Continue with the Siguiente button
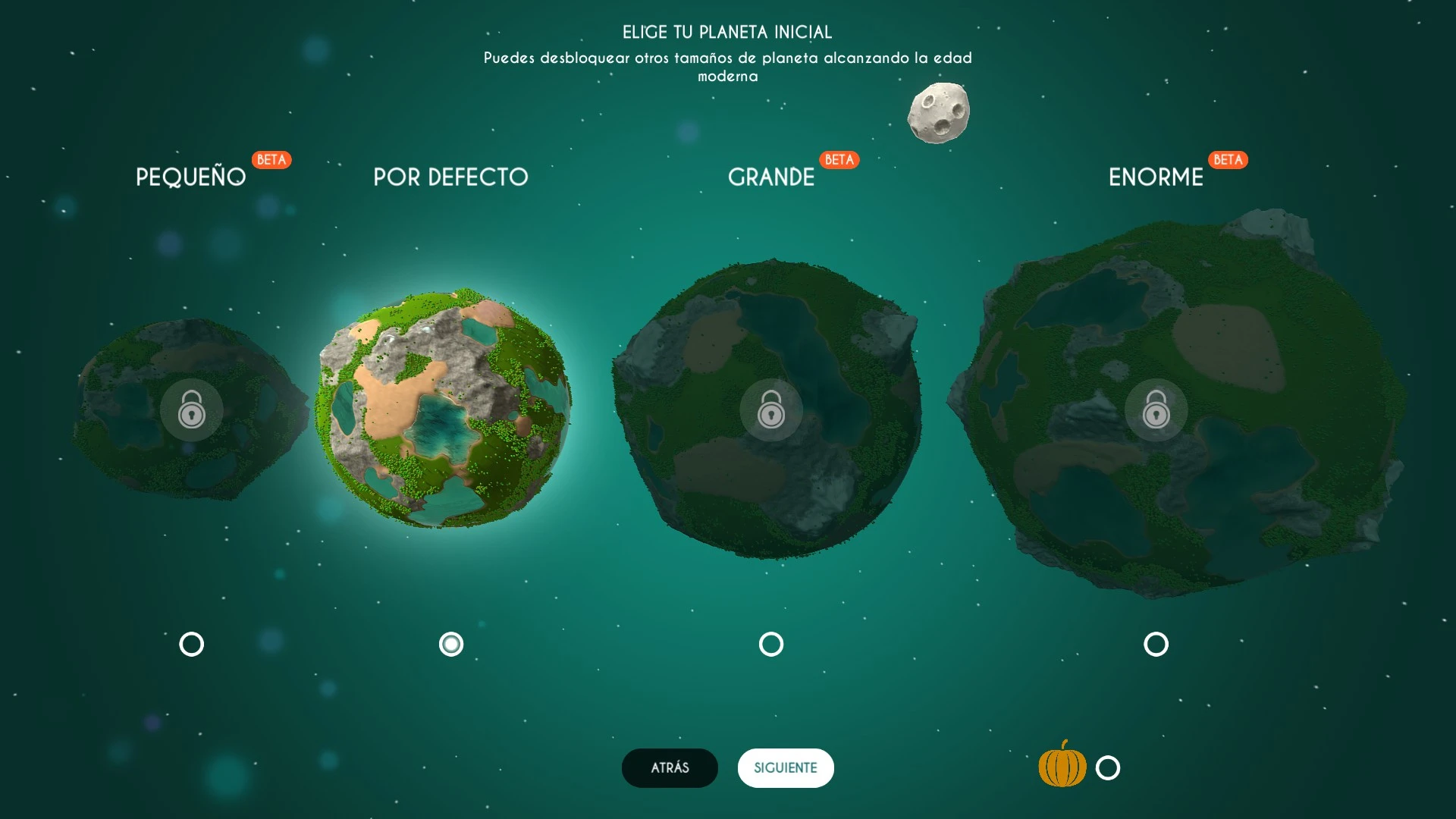 786,767
